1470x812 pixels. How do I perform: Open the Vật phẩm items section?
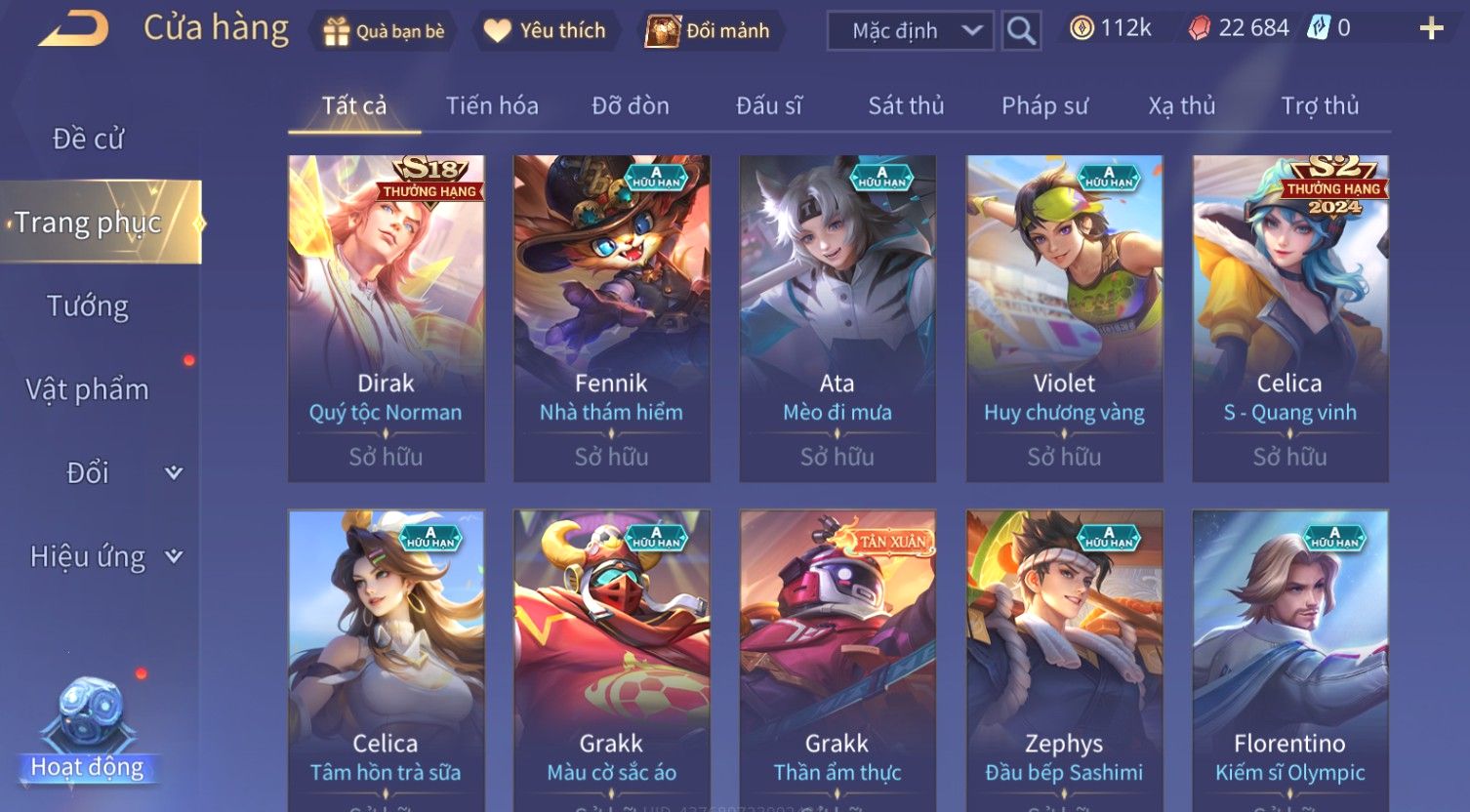click(88, 389)
